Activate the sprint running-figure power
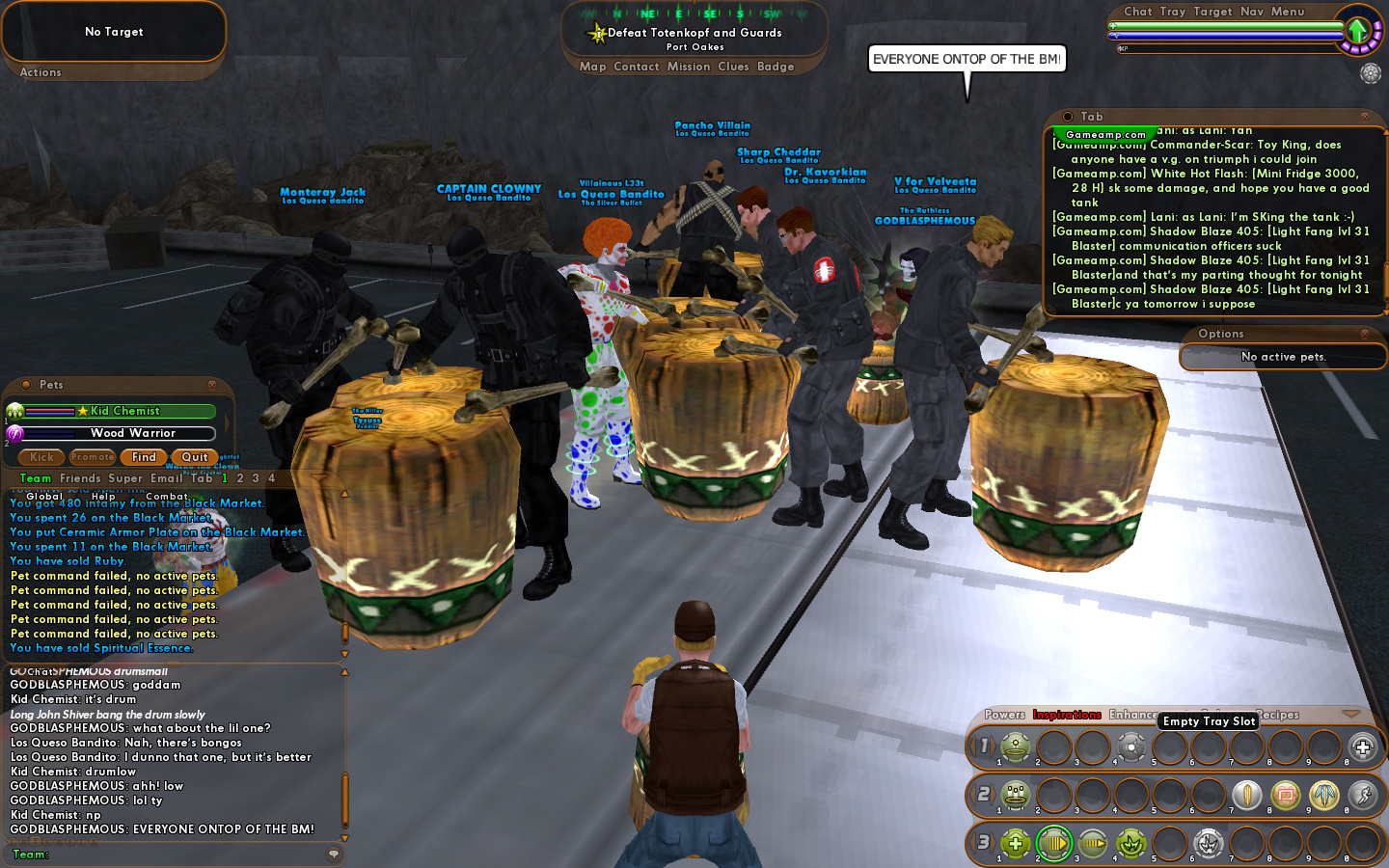The height and width of the screenshot is (868, 1389). click(1362, 795)
